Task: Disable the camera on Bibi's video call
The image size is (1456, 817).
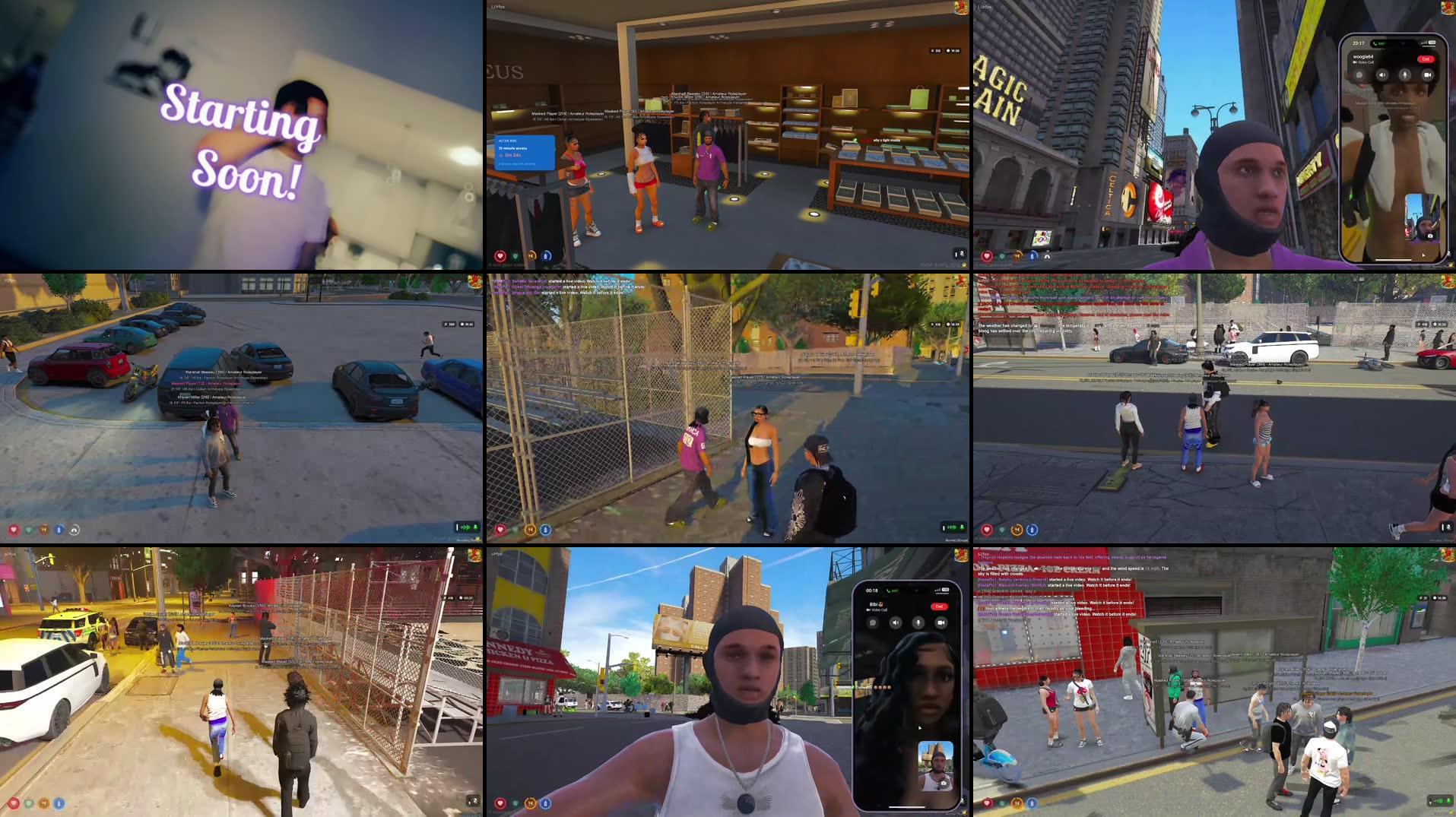Action: [x=941, y=622]
